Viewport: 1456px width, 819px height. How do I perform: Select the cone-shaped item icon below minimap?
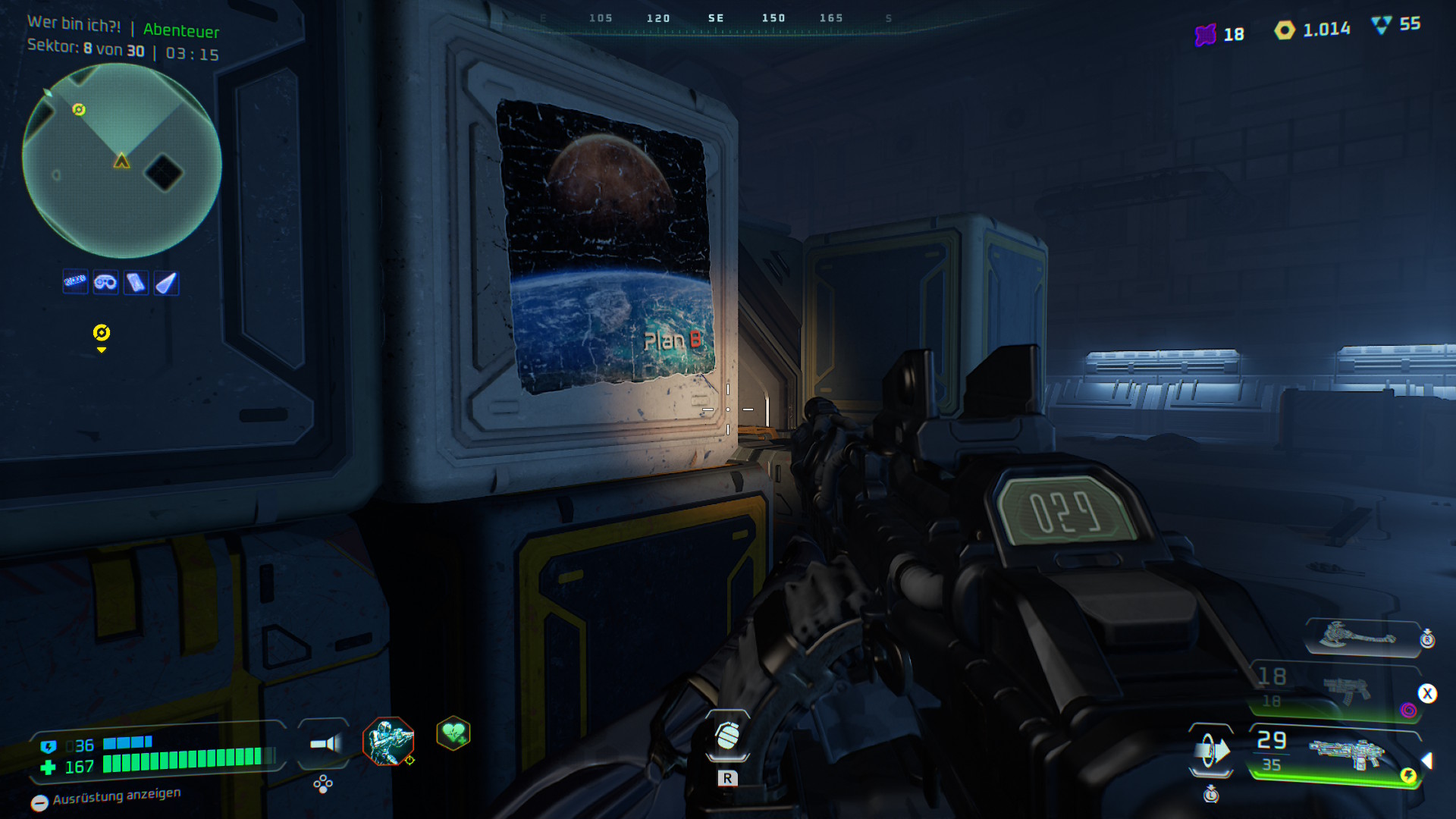coord(166,283)
